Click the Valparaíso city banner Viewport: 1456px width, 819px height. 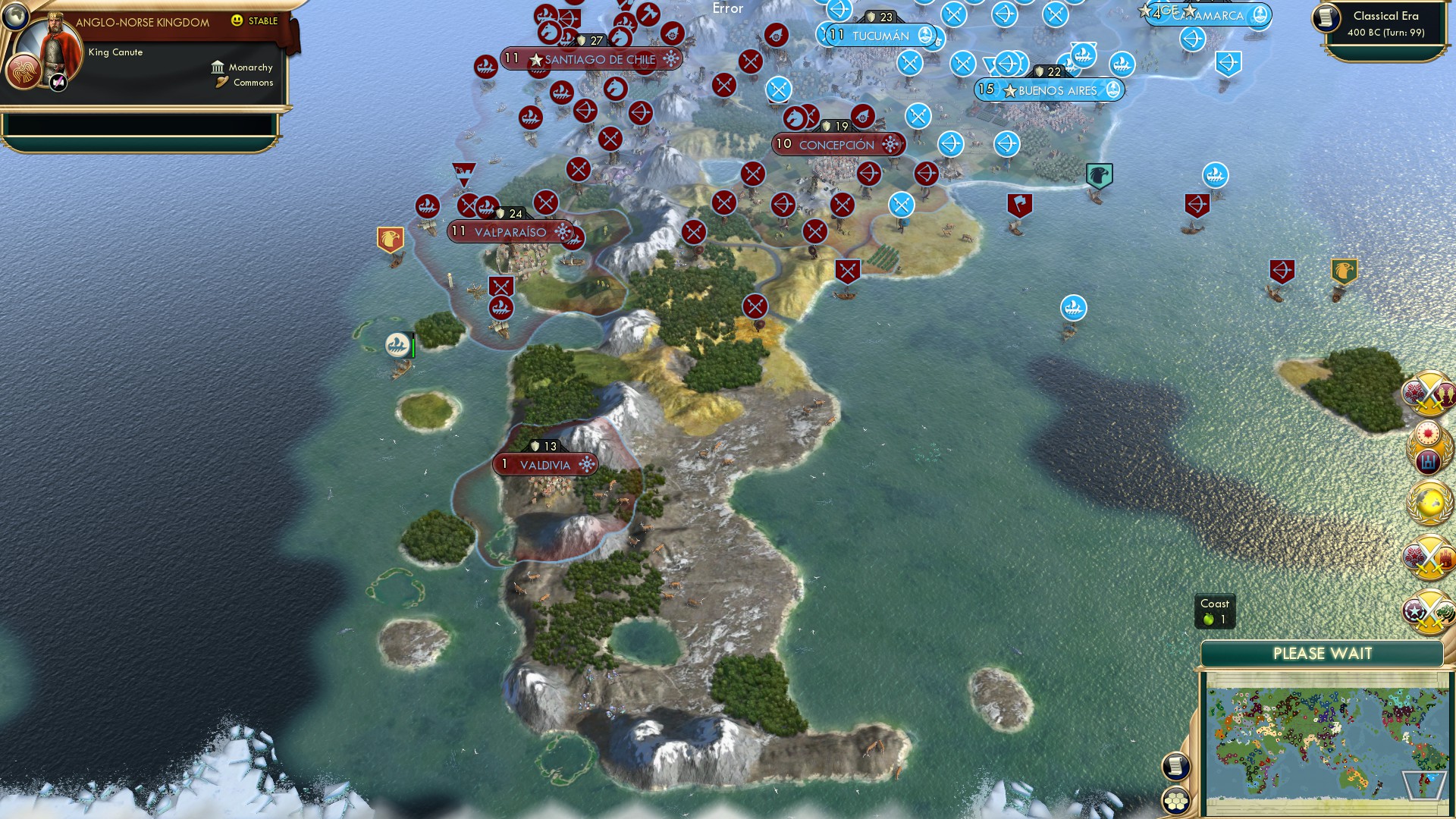click(507, 231)
